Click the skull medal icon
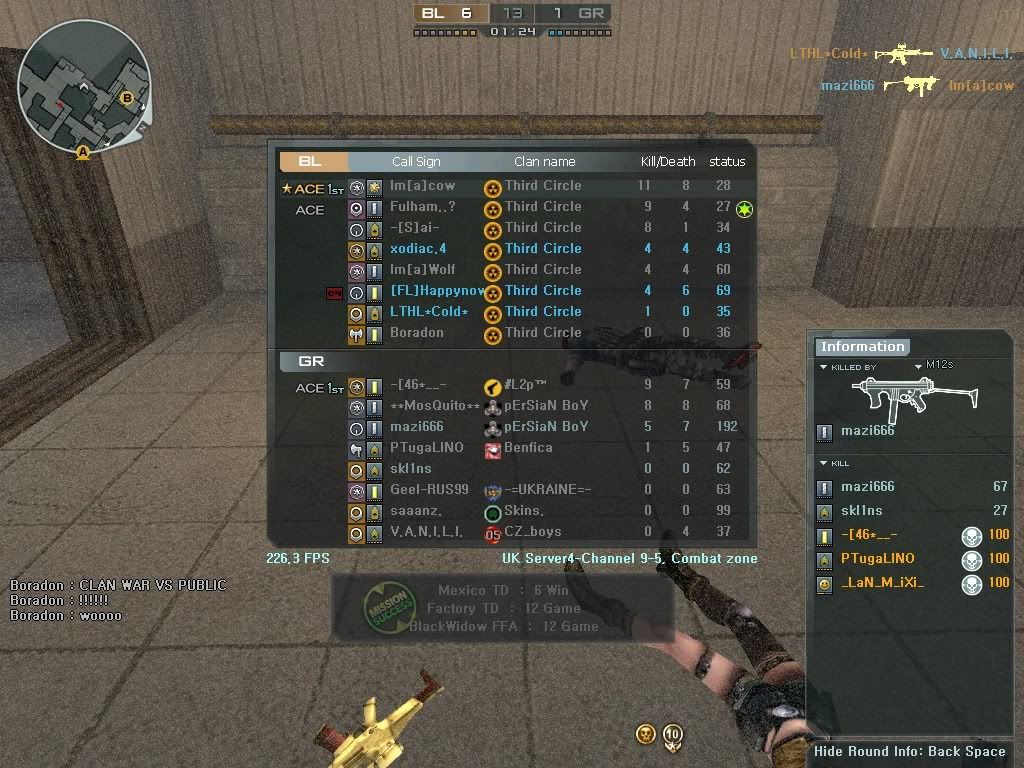 [646, 735]
